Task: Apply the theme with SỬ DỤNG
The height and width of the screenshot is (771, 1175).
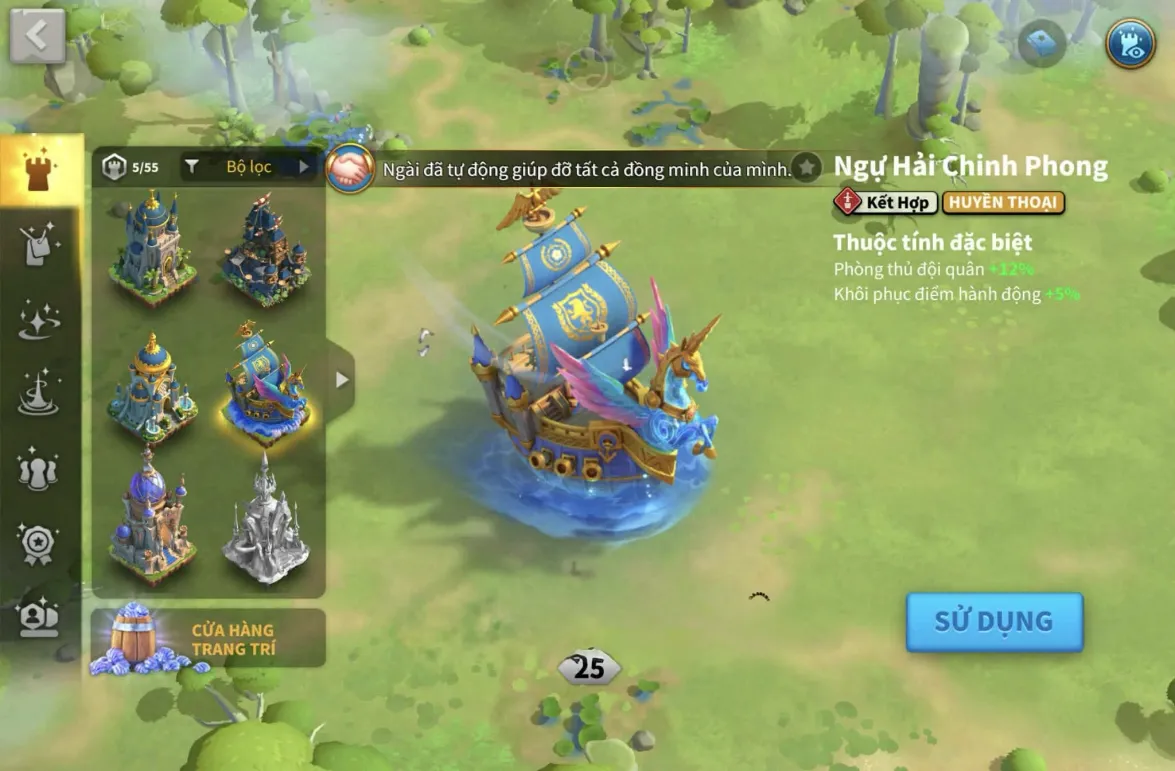Action: pyautogui.click(x=994, y=621)
